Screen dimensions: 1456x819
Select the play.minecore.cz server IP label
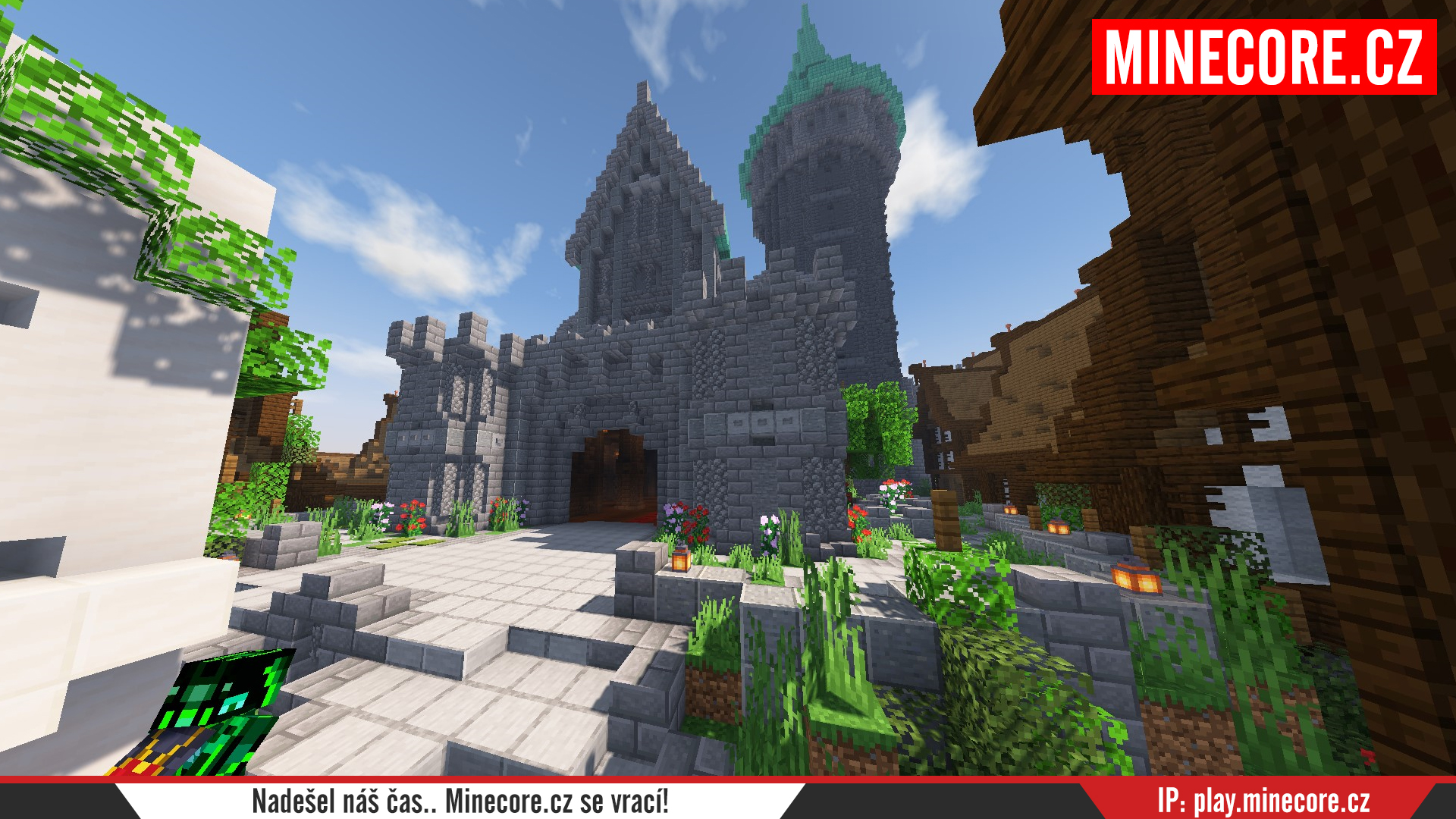pyautogui.click(x=1263, y=801)
